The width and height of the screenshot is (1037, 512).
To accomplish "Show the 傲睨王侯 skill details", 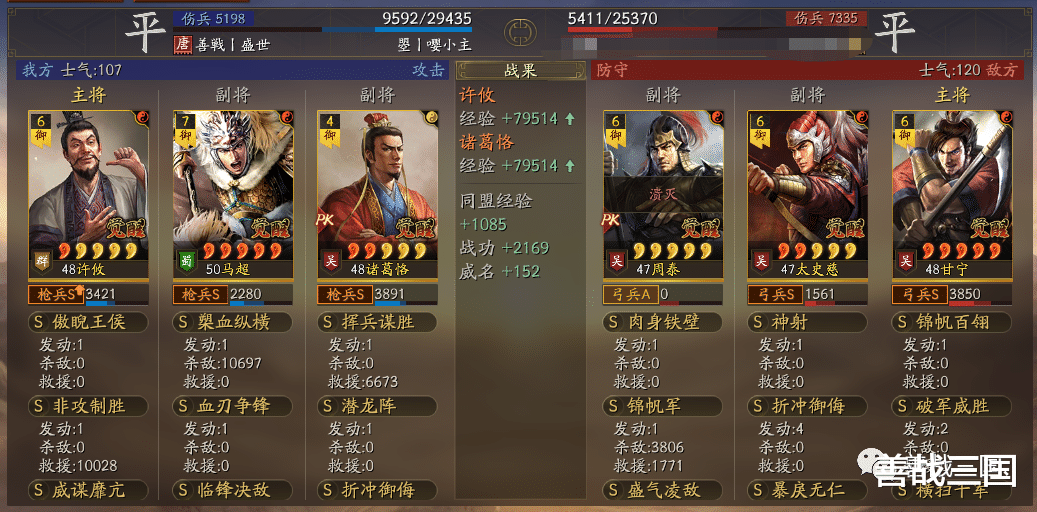I will pos(88,322).
